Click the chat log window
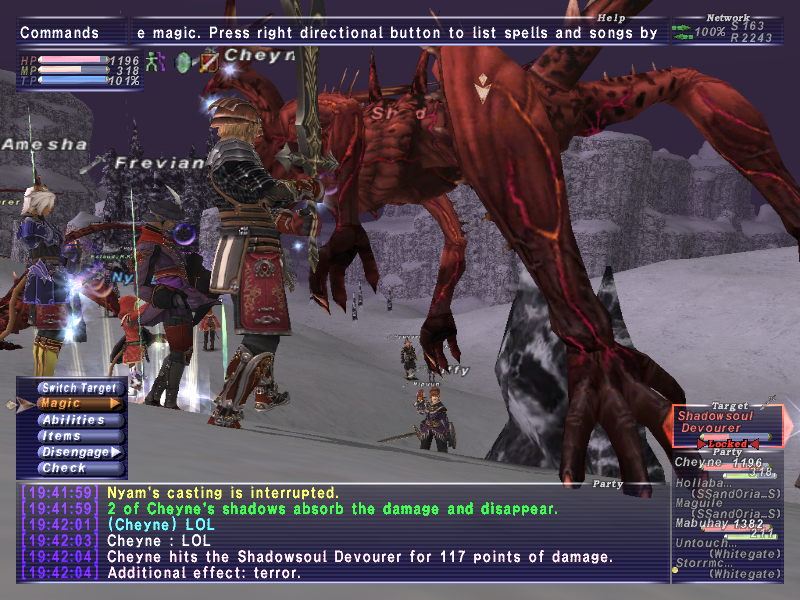This screenshot has width=800, height=600. pos(340,533)
